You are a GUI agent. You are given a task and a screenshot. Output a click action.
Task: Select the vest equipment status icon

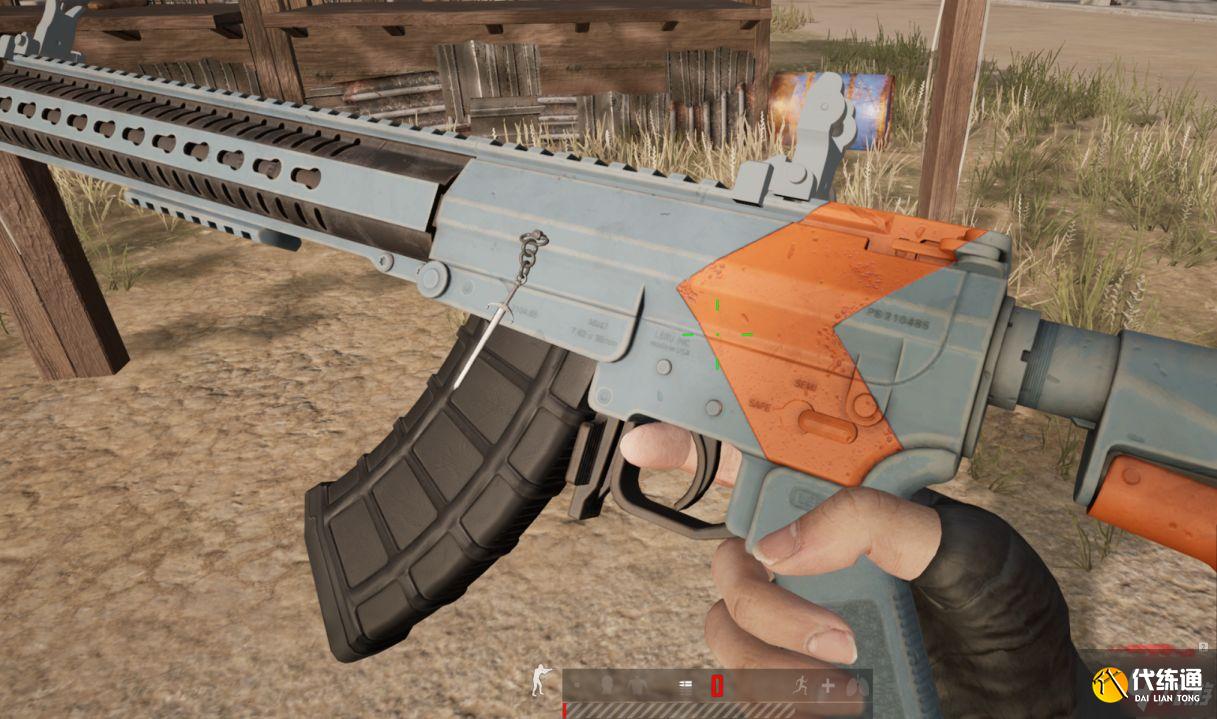coord(637,686)
